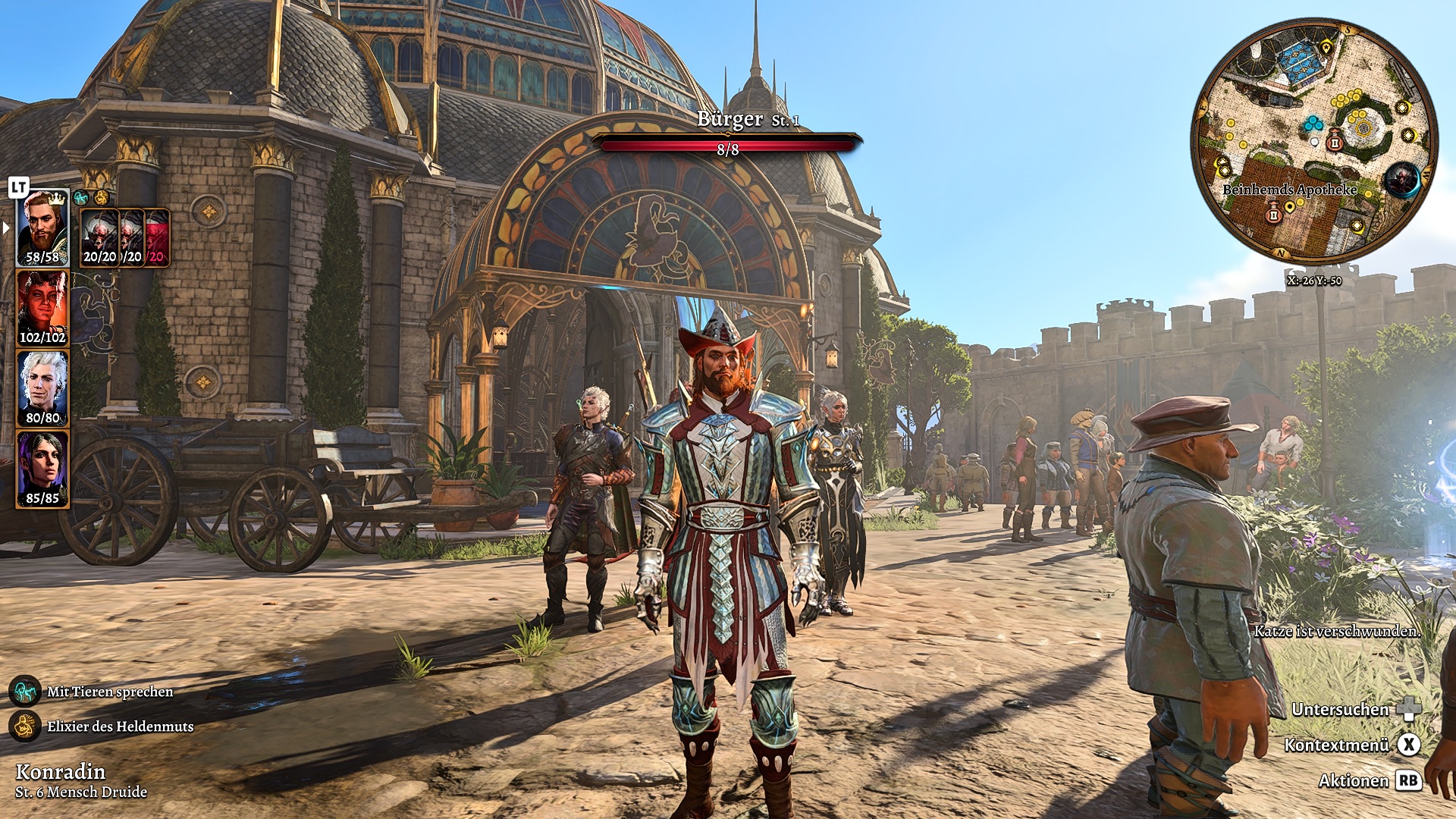
Task: Click the golden elixir condition icon above portraits
Action: (x=101, y=199)
